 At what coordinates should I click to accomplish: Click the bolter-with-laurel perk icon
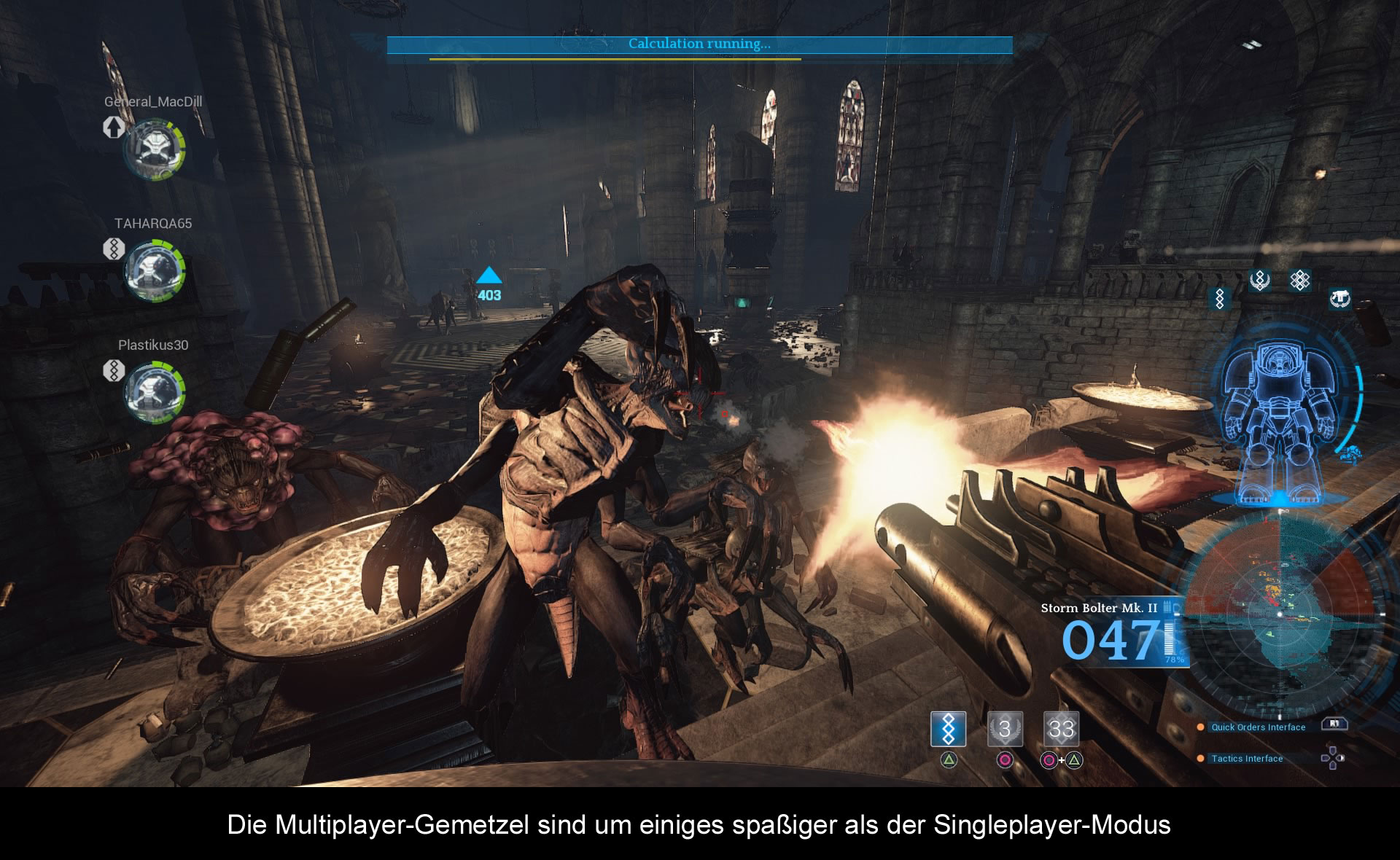(1339, 298)
